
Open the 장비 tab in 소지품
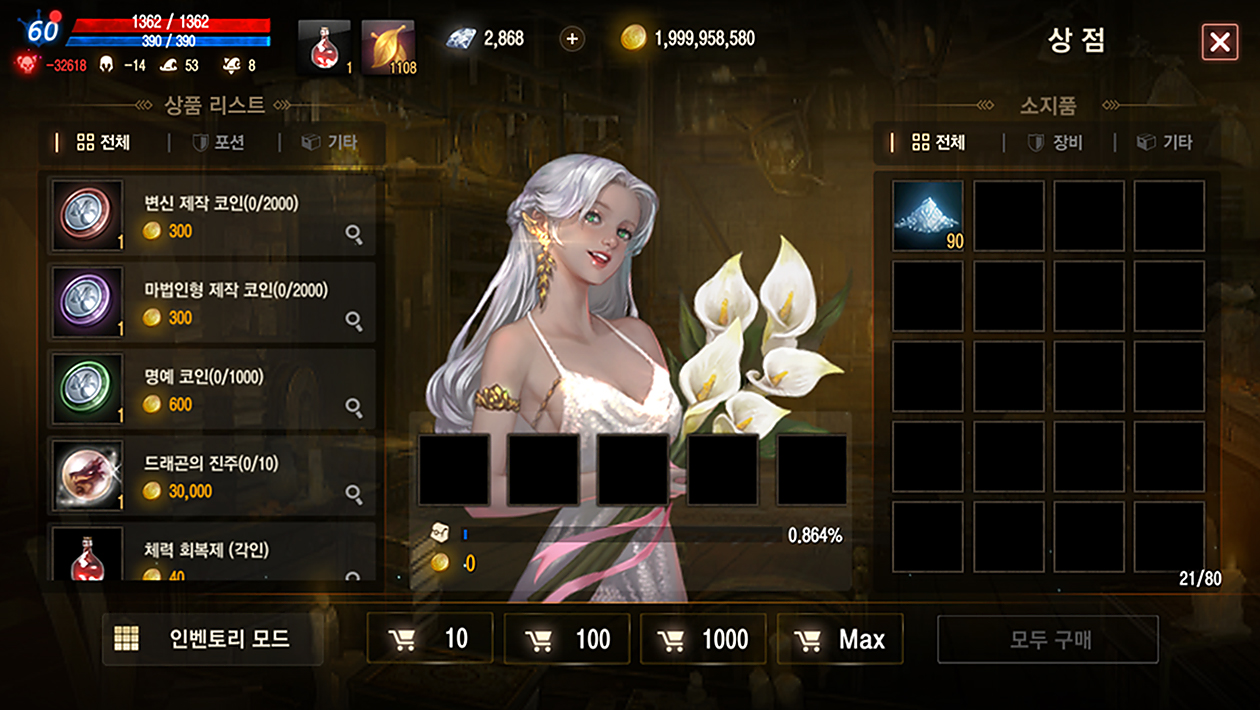pyautogui.click(x=1056, y=143)
